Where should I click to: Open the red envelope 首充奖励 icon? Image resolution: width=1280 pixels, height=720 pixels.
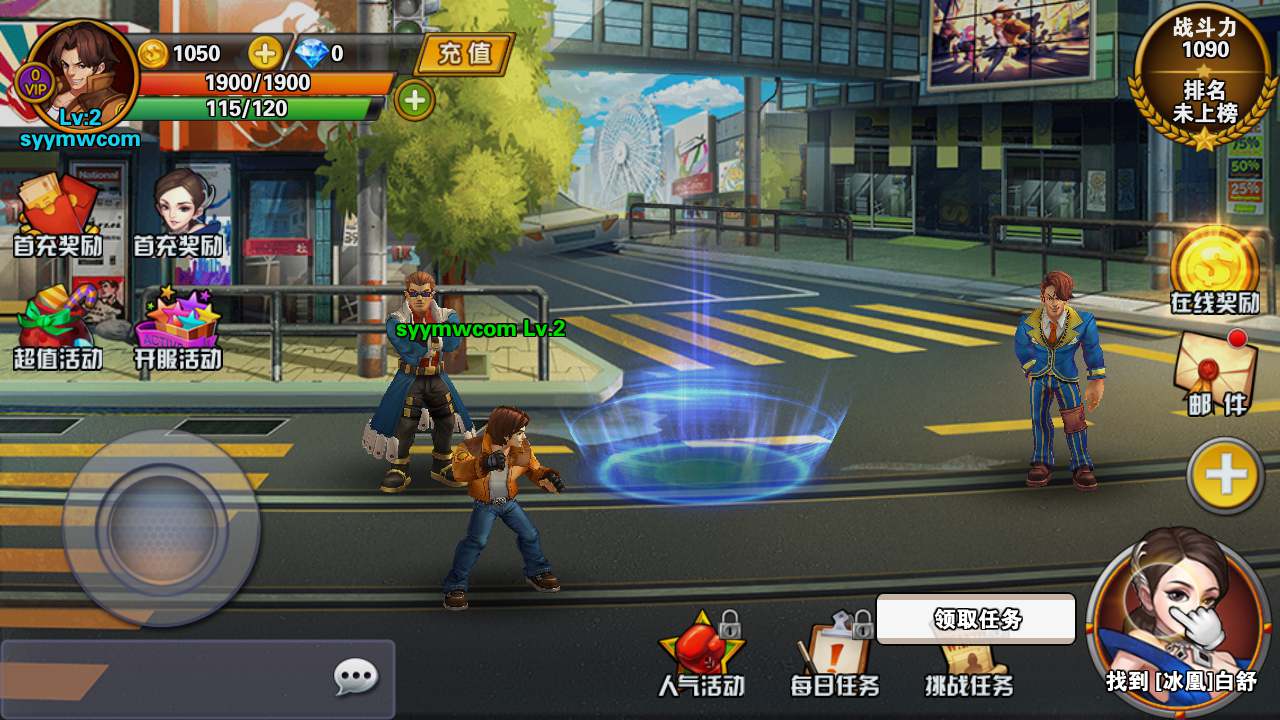click(x=56, y=215)
